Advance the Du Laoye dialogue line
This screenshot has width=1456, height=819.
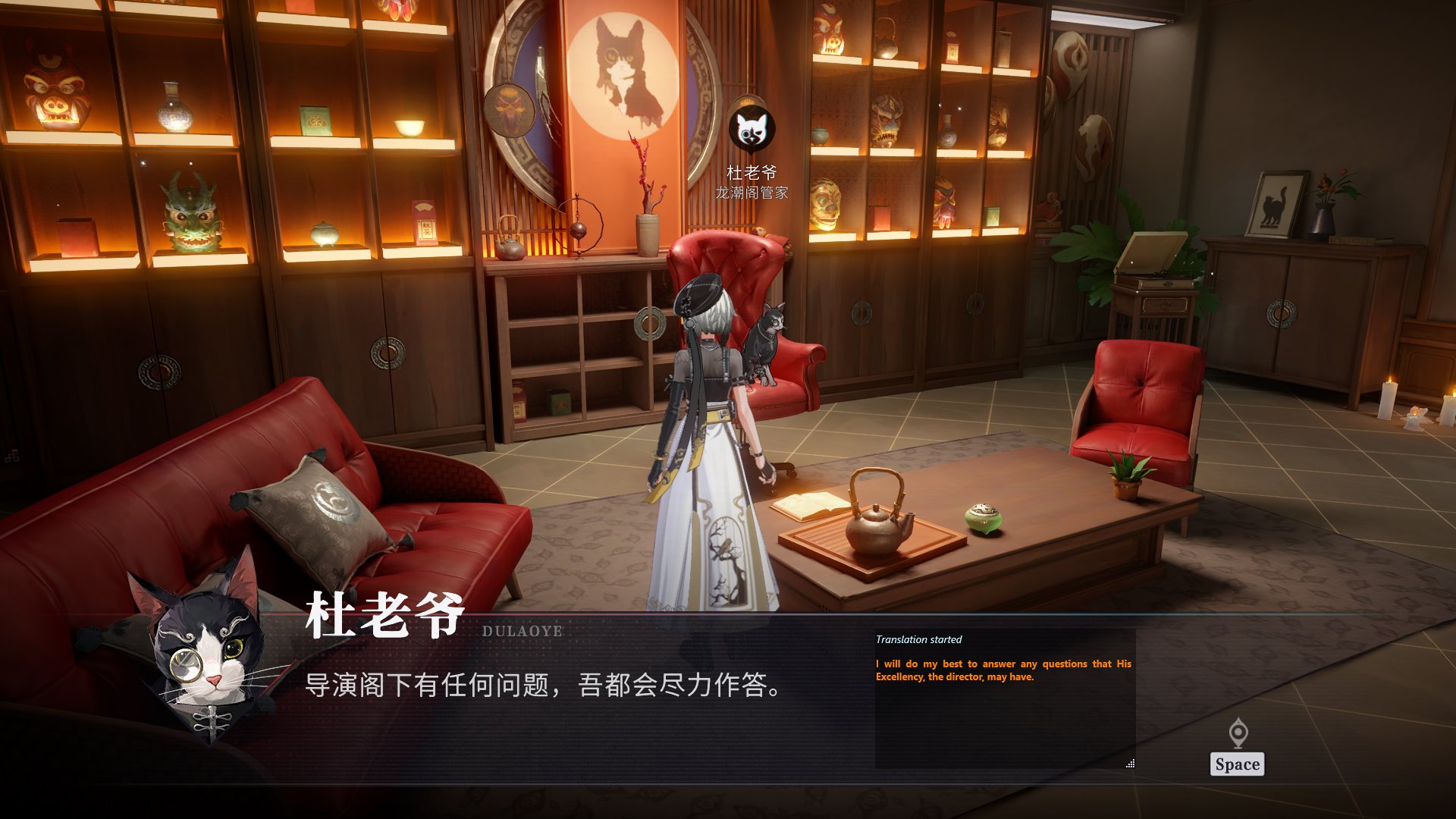(x=1237, y=764)
